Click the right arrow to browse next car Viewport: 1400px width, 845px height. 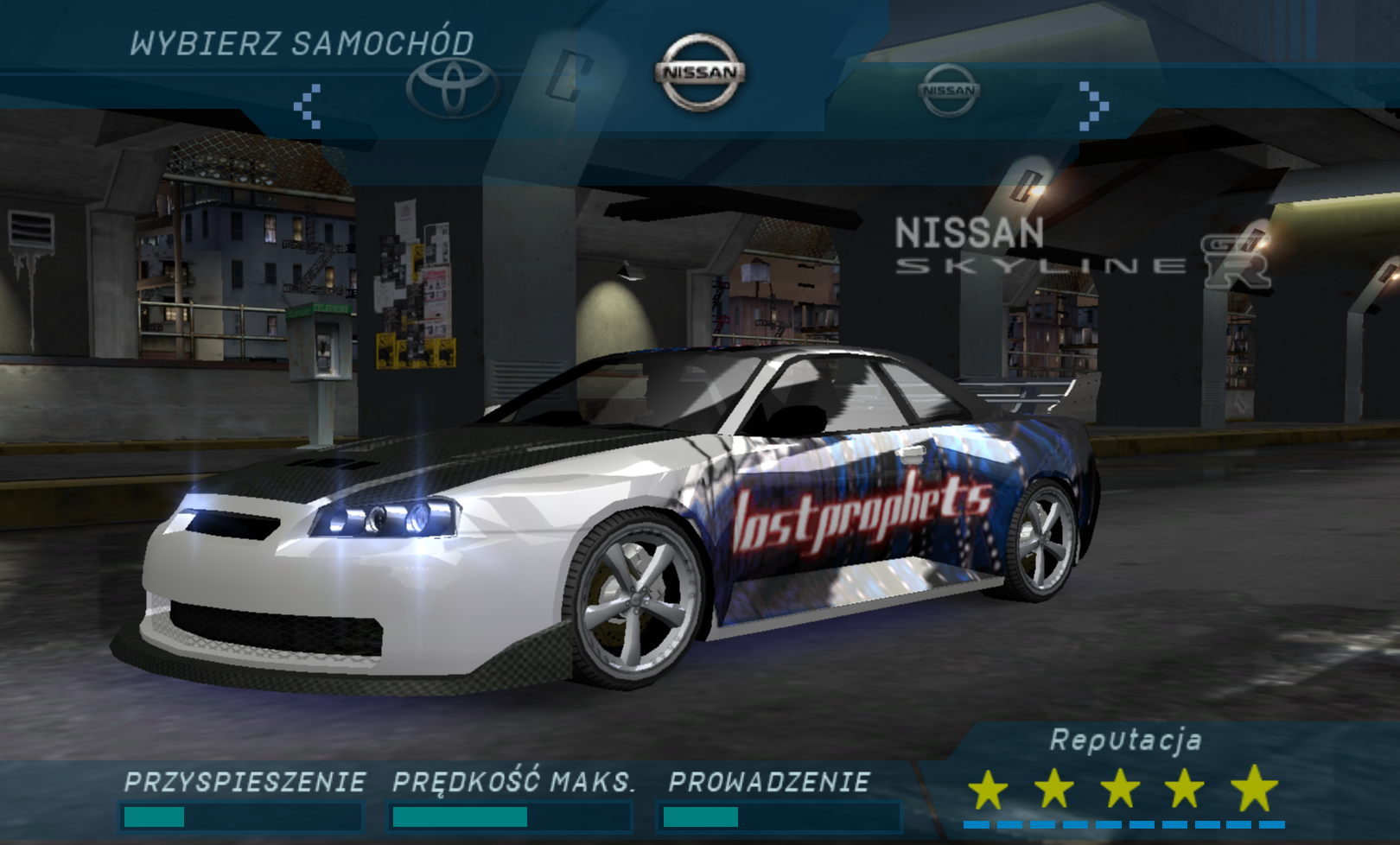coord(1092,106)
